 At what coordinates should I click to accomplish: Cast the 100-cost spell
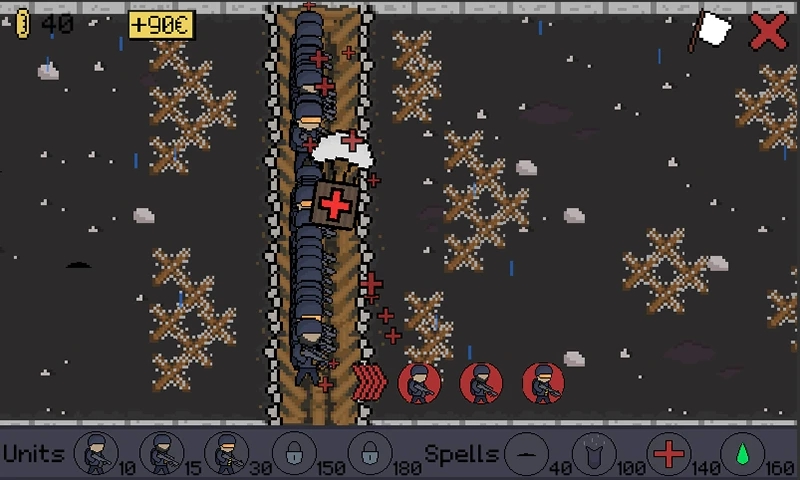coord(597,453)
